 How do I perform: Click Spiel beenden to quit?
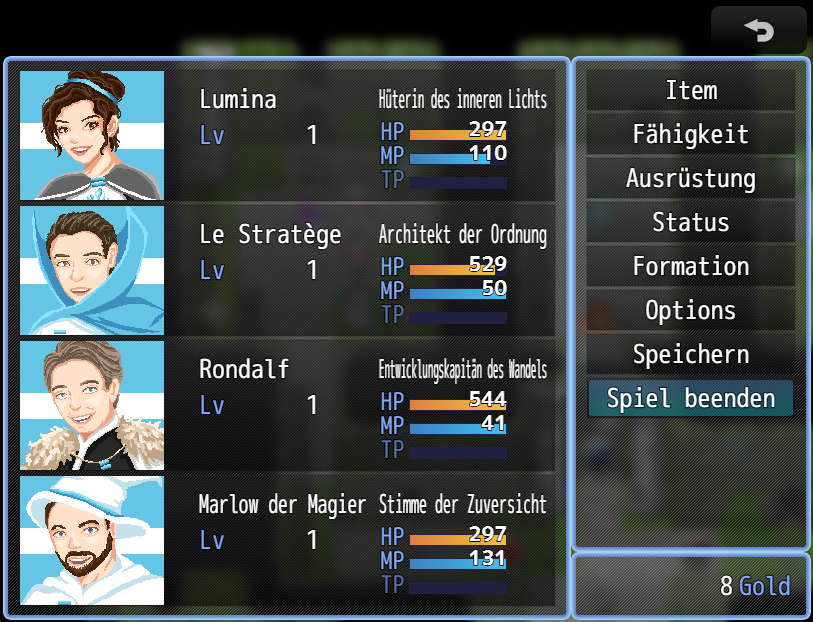coord(690,399)
